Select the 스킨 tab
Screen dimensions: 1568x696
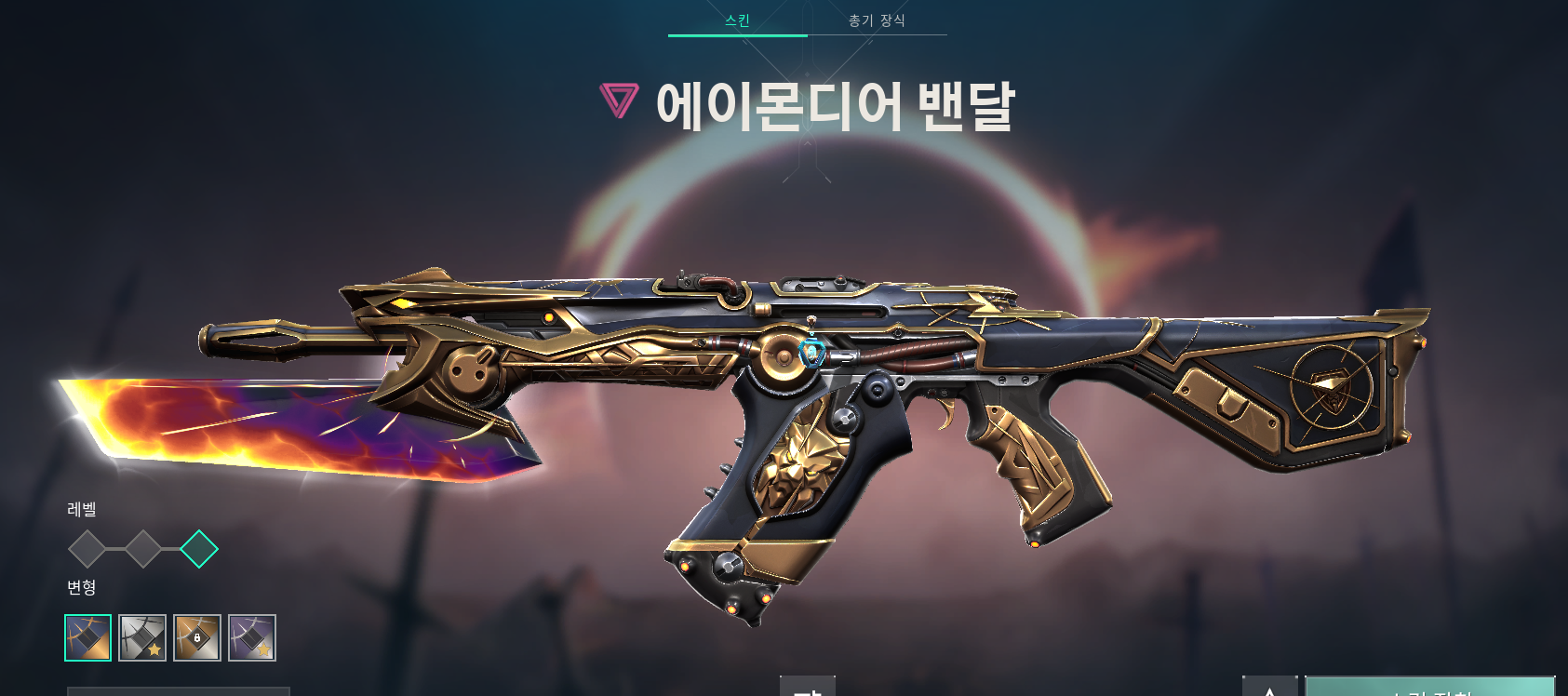coord(738,20)
